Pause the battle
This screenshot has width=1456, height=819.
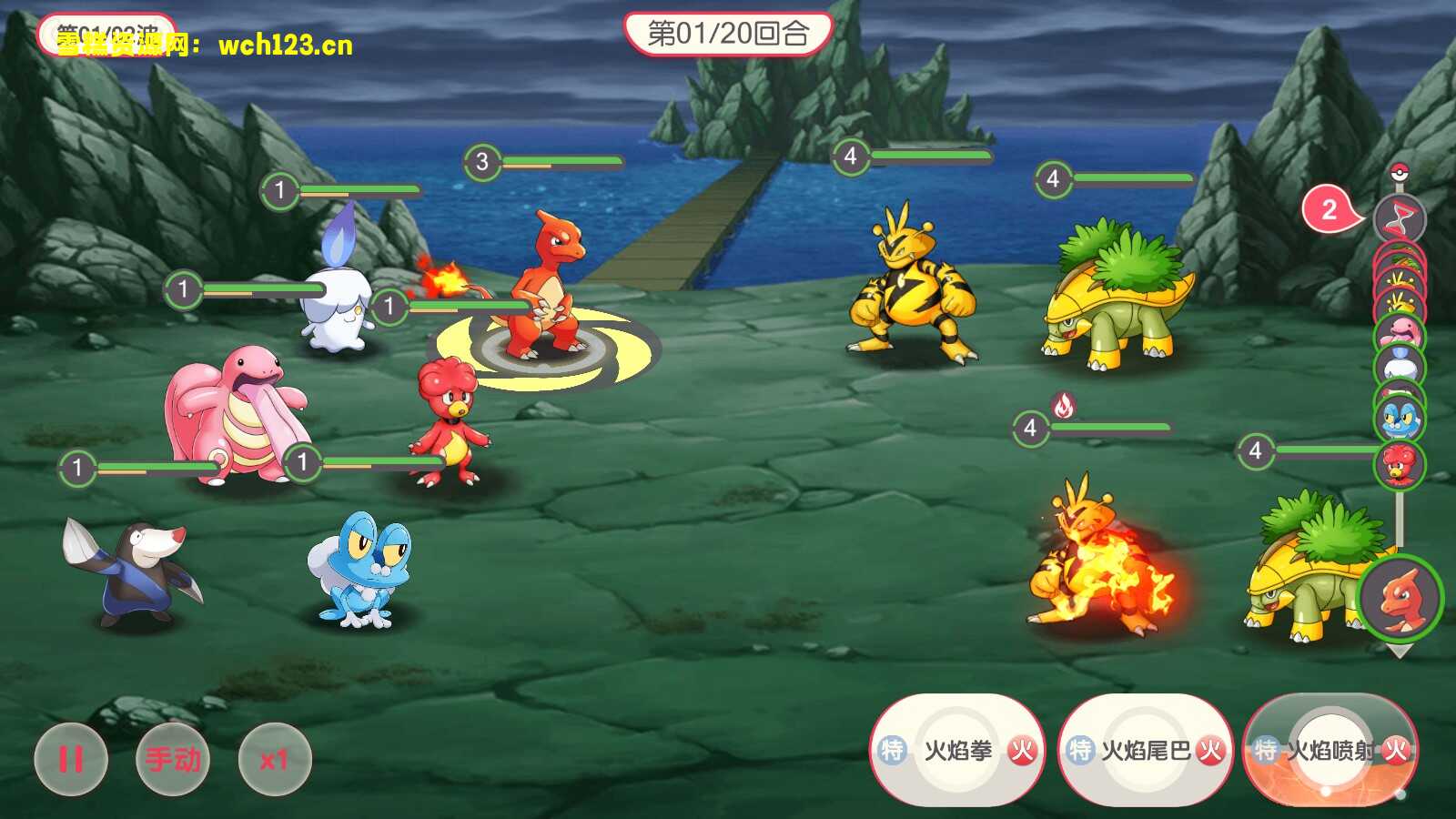click(71, 759)
